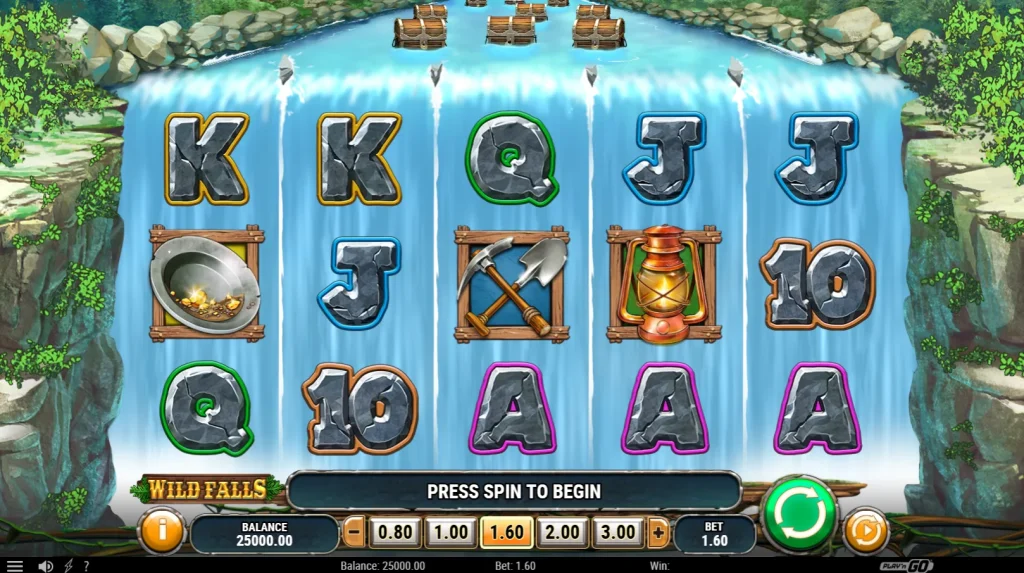The height and width of the screenshot is (573, 1024).
Task: Select the 0.80 bet amount
Action: [394, 532]
